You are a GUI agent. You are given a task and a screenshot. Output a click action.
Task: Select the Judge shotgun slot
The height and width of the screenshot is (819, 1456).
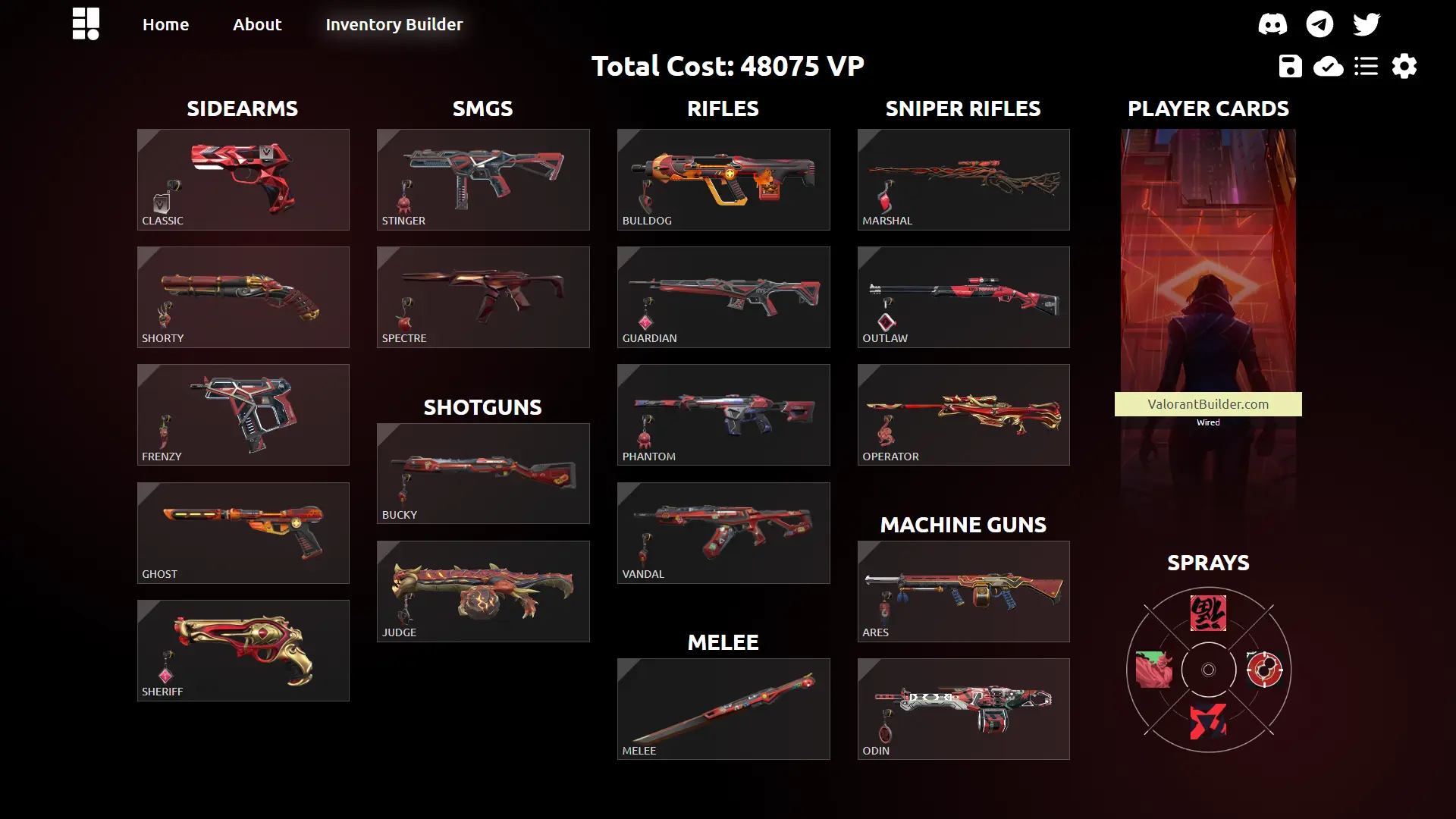[483, 591]
